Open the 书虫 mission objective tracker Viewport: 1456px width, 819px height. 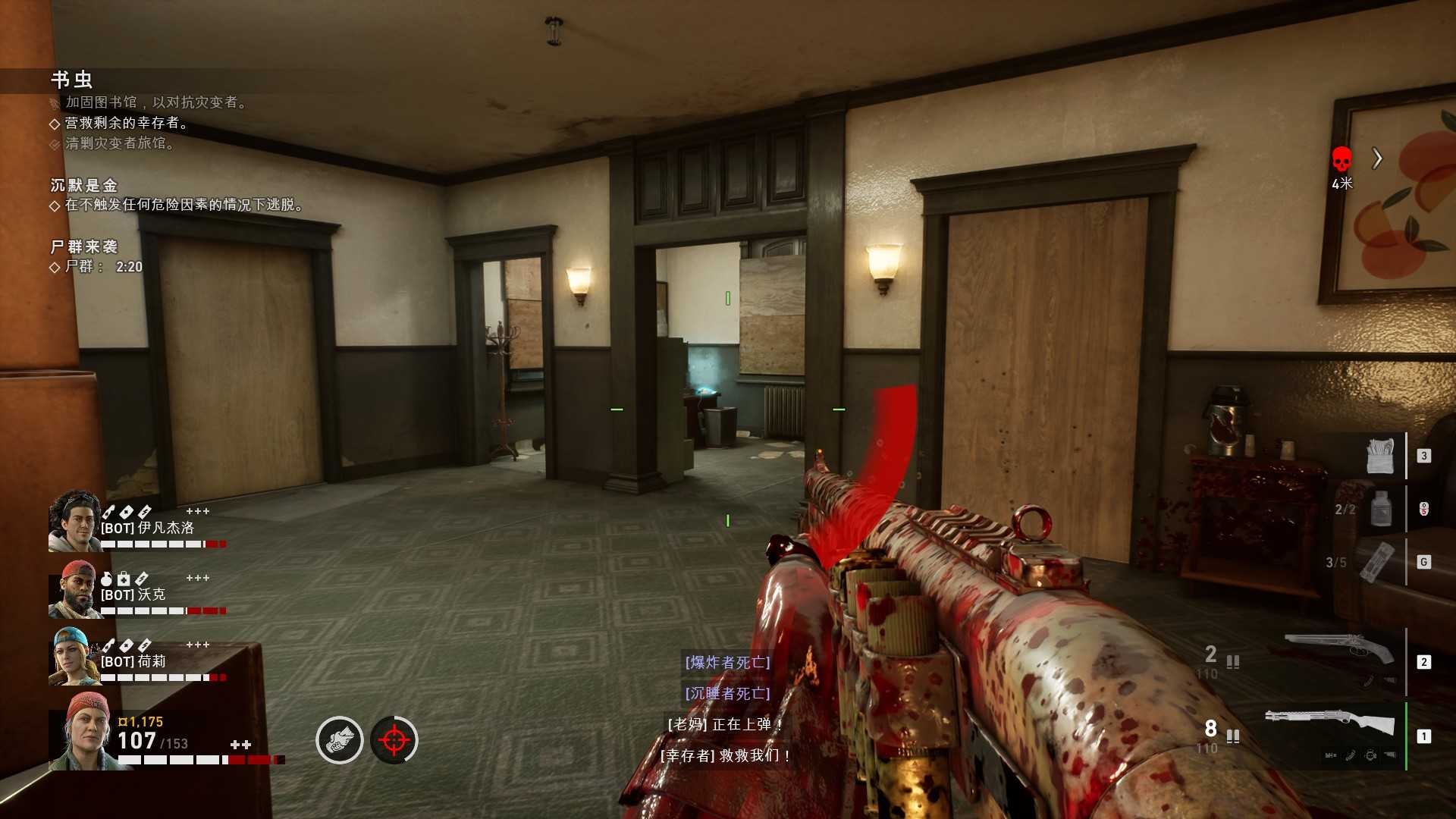click(72, 80)
